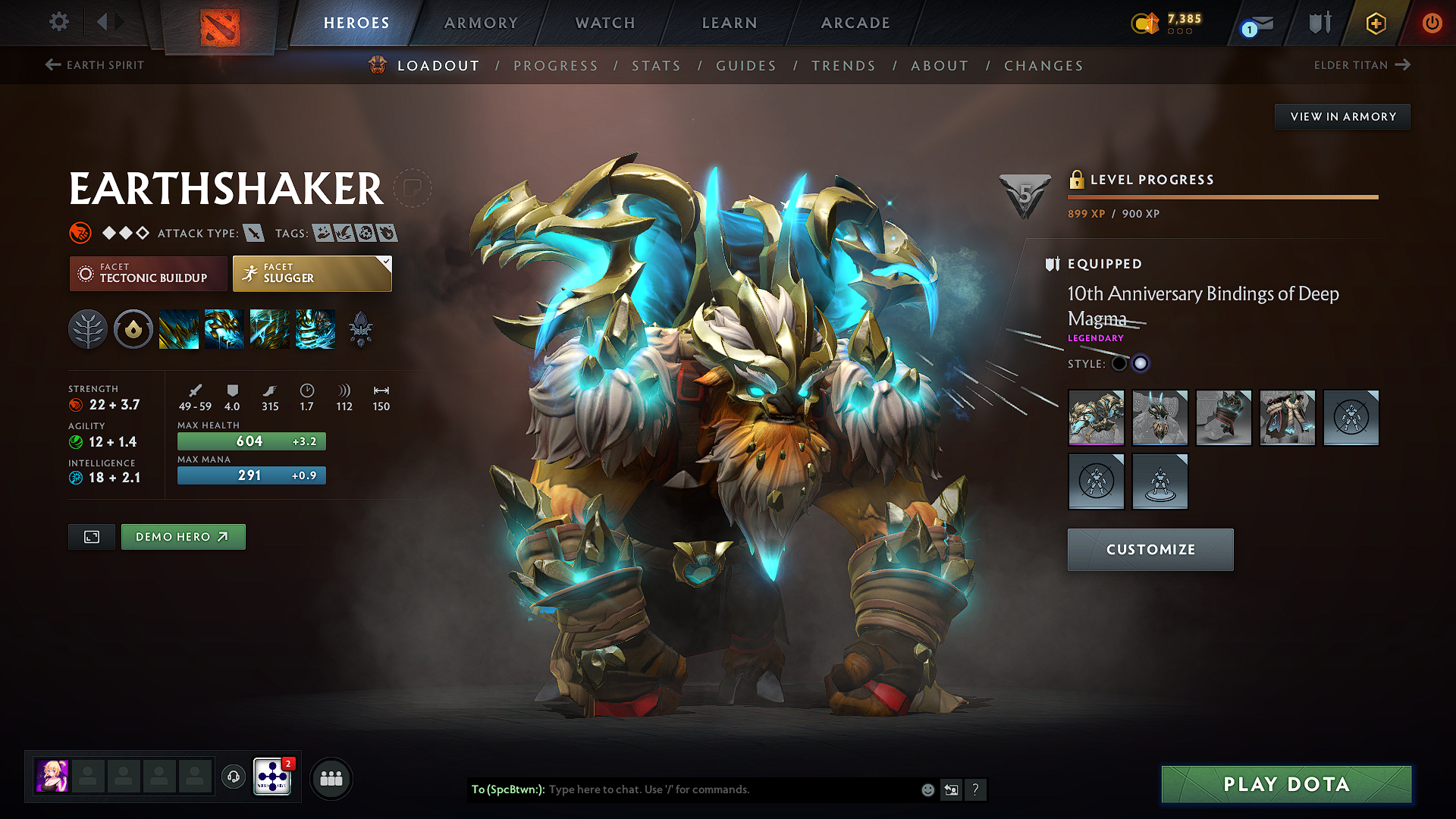This screenshot has height=819, width=1456.
Task: Switch to the STATS tab
Action: (x=657, y=66)
